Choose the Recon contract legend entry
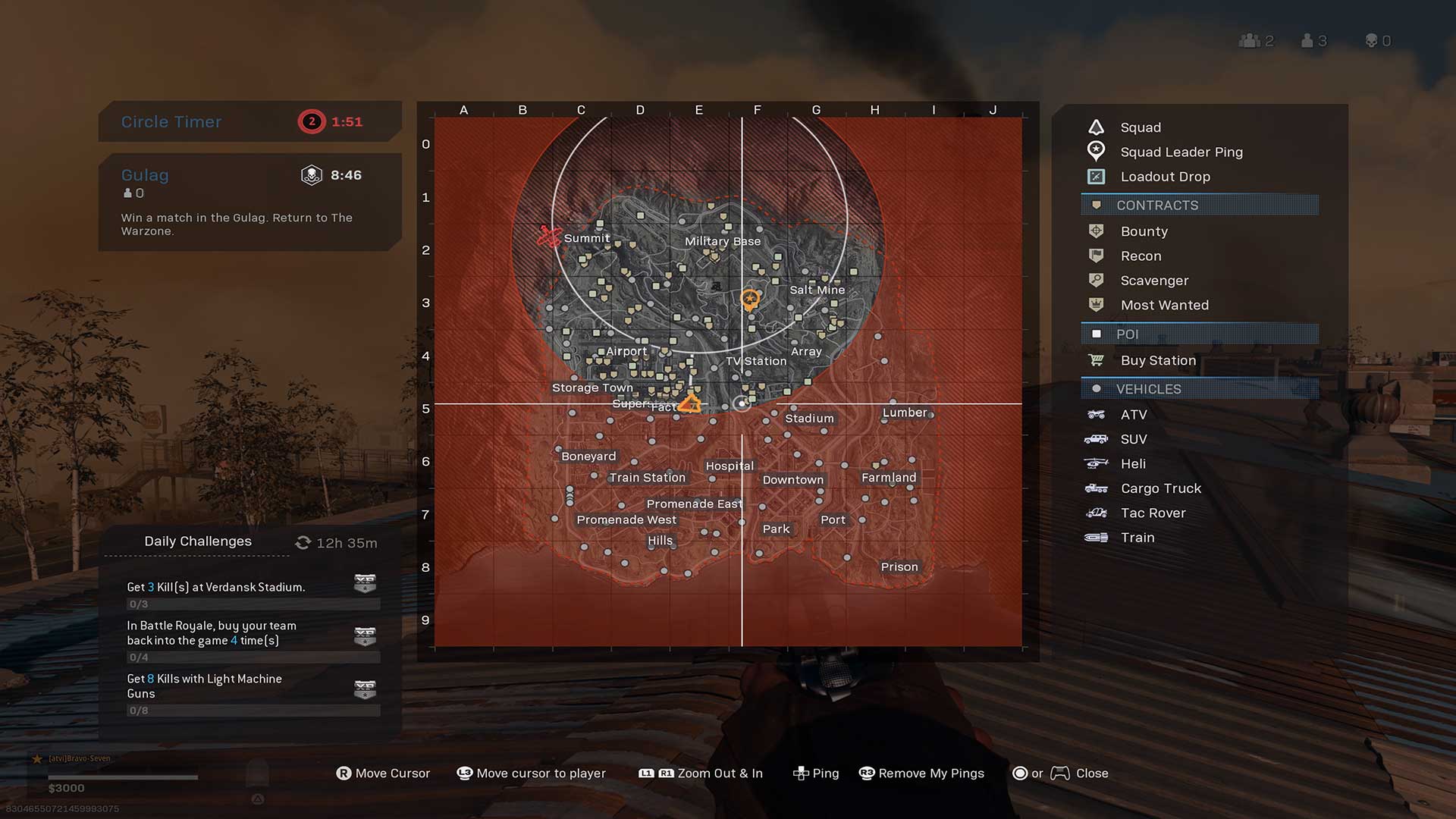The height and width of the screenshot is (819, 1456). (x=1141, y=256)
